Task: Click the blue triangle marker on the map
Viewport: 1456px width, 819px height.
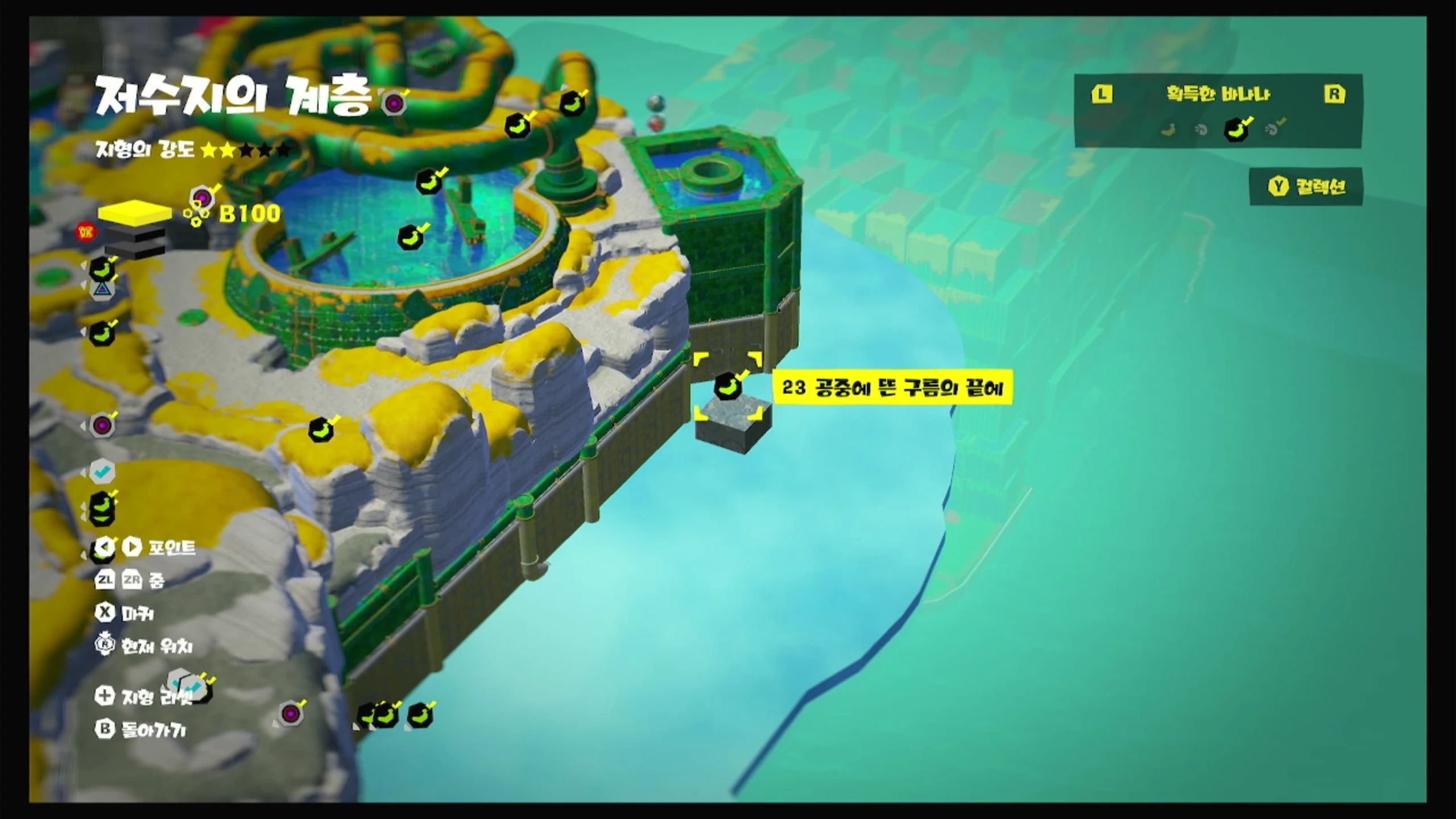Action: pyautogui.click(x=102, y=289)
